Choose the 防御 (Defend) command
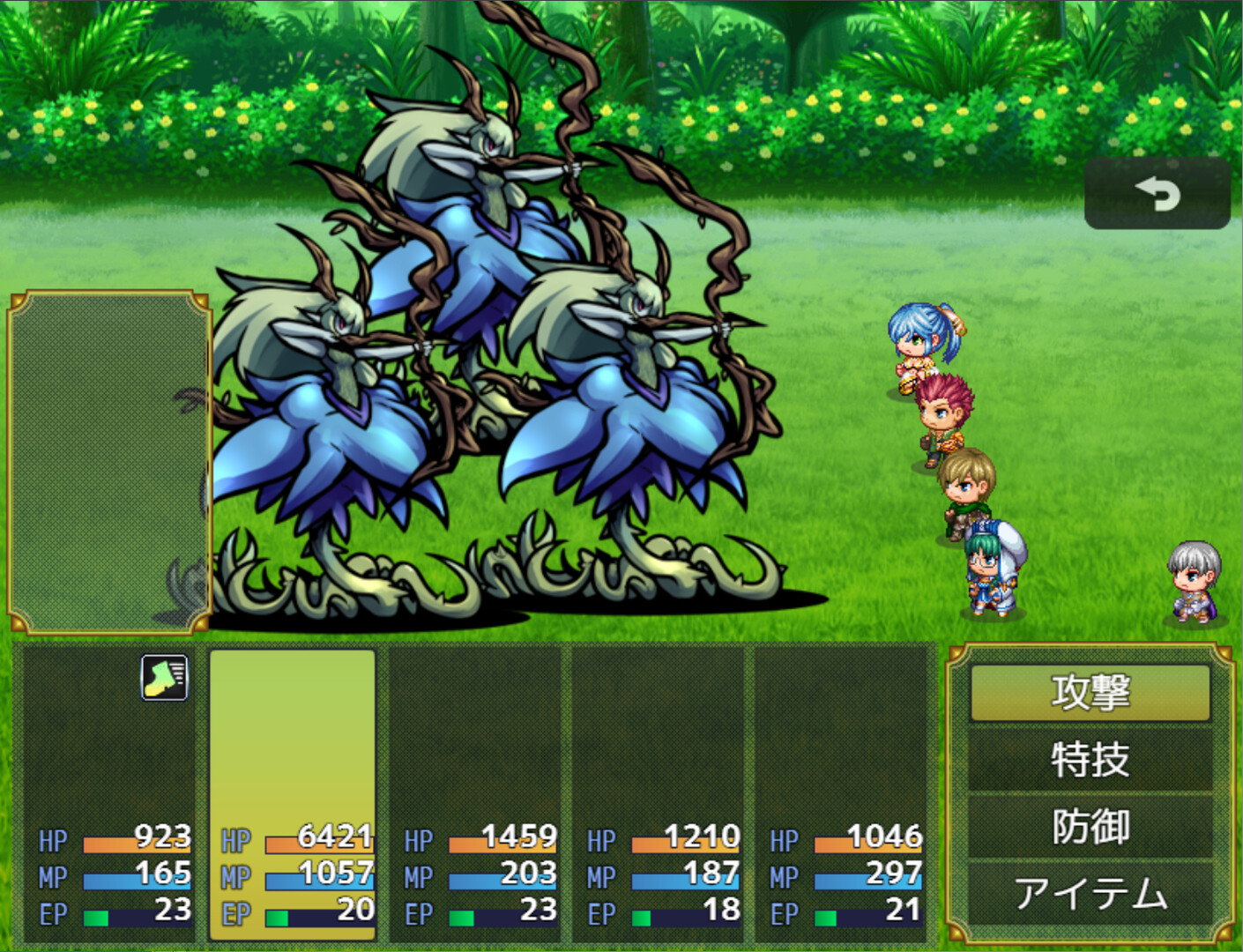Screen dimensions: 1243x952 (x=1090, y=827)
